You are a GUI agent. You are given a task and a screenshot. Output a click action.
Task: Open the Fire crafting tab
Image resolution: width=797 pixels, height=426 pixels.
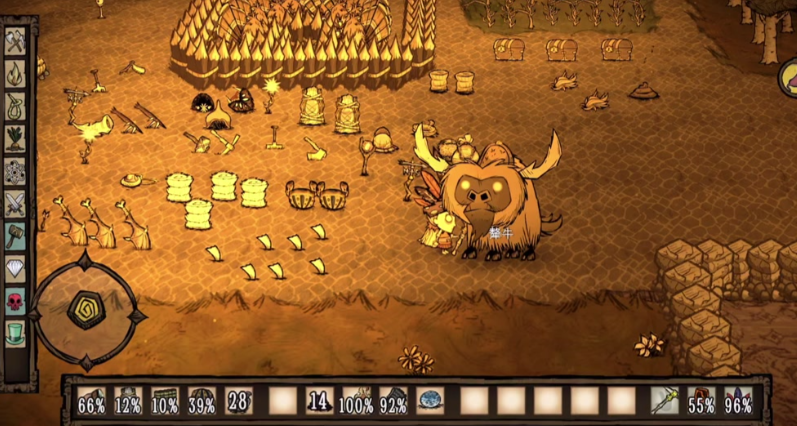16,73
